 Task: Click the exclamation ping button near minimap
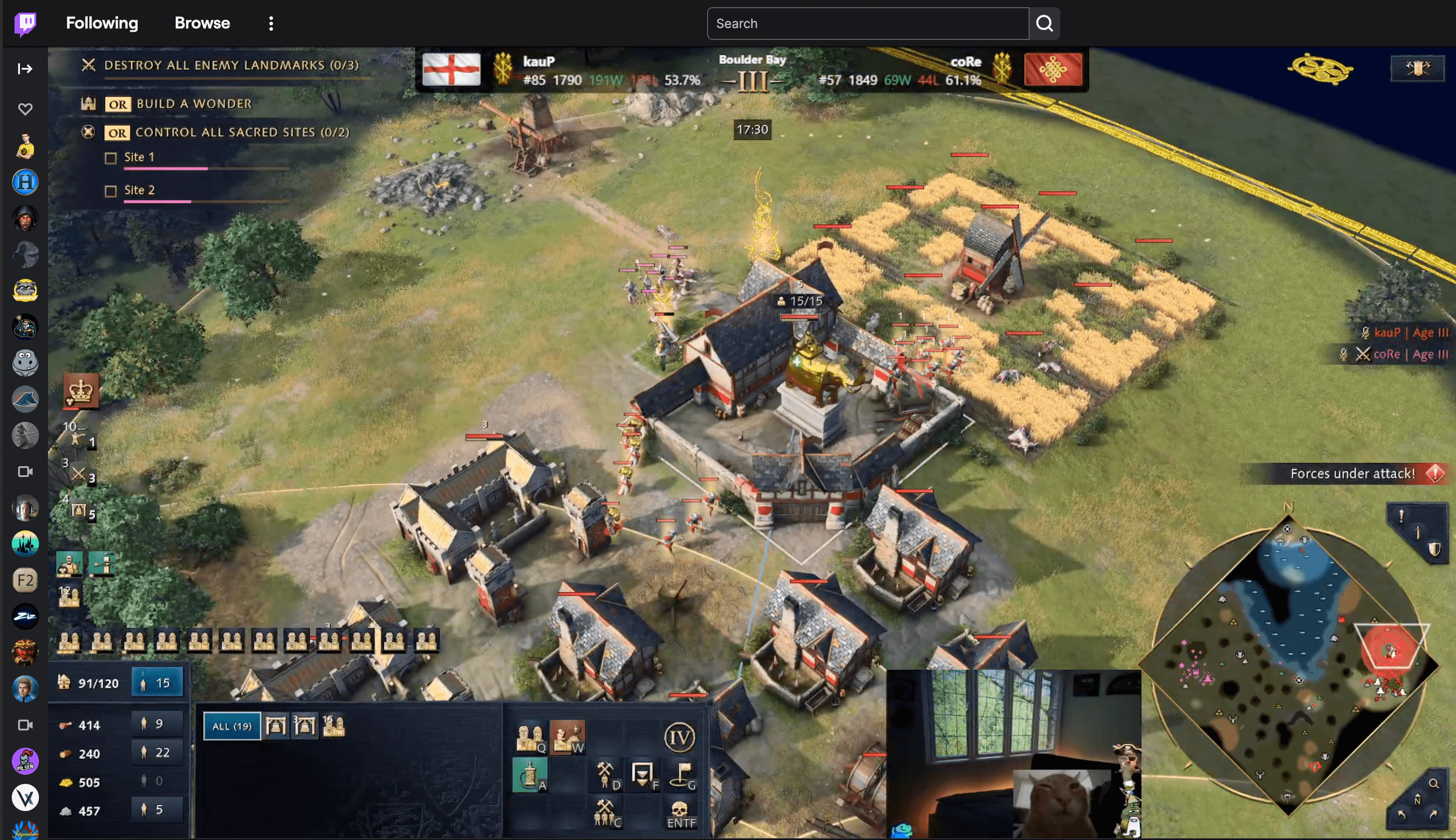[x=1401, y=515]
